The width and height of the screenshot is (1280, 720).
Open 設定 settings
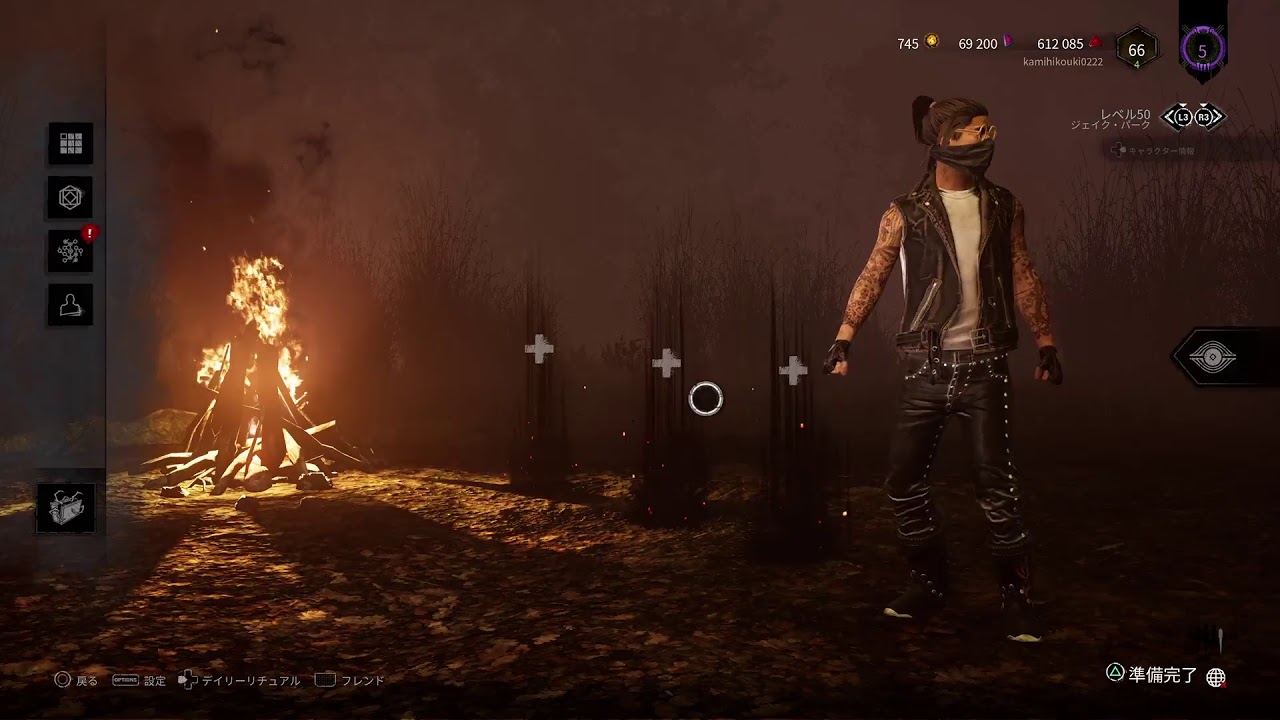(140, 681)
